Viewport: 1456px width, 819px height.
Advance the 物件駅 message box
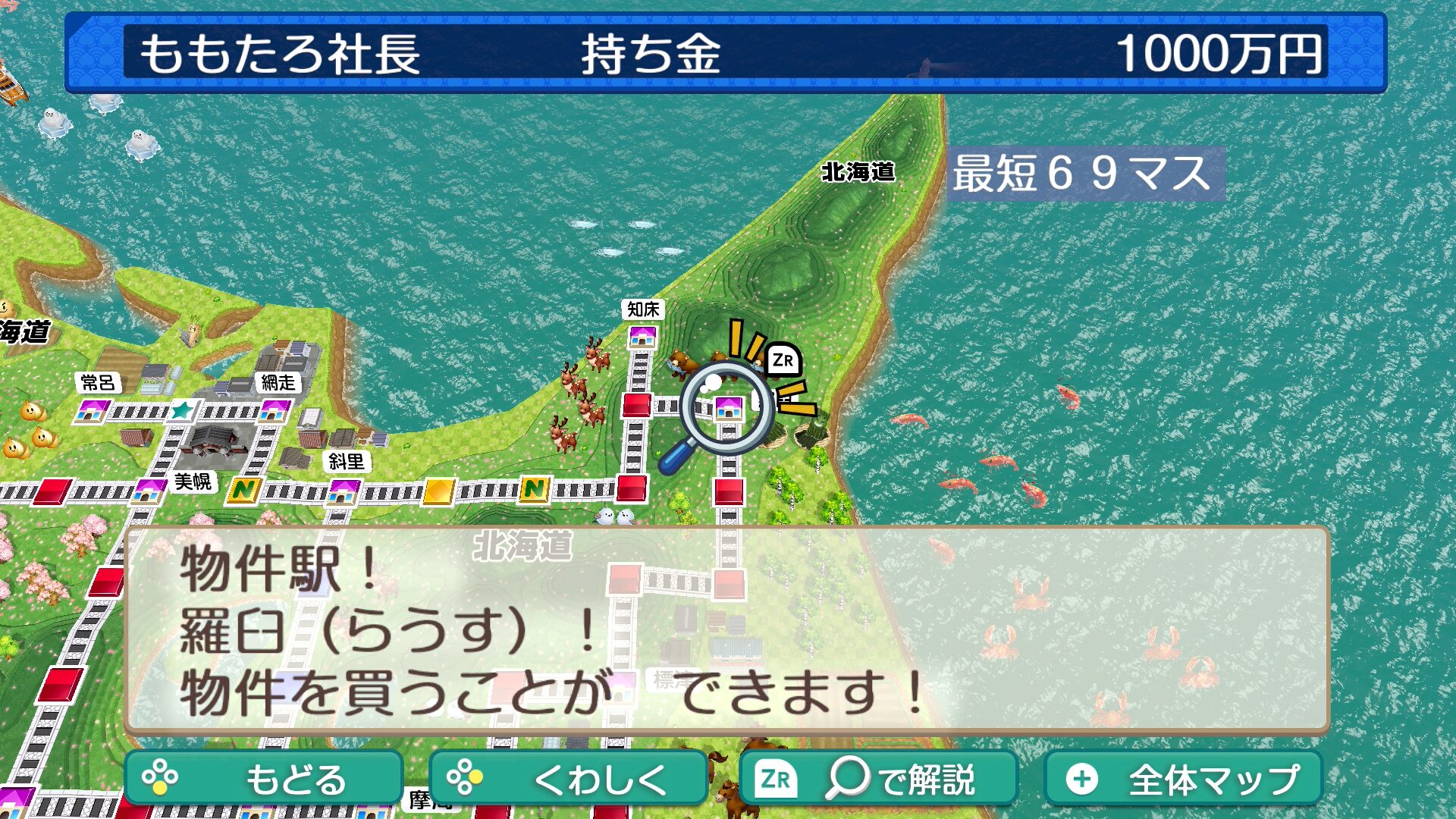(x=726, y=629)
